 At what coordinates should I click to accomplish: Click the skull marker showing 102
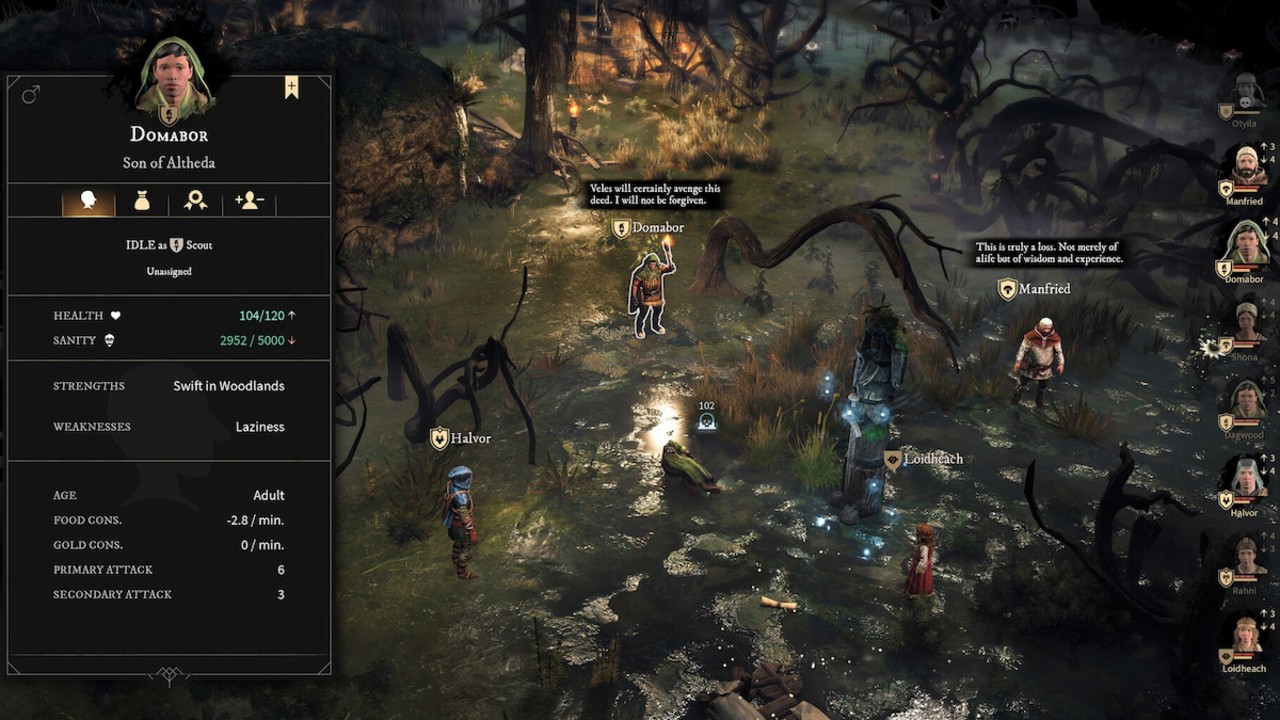tap(707, 420)
